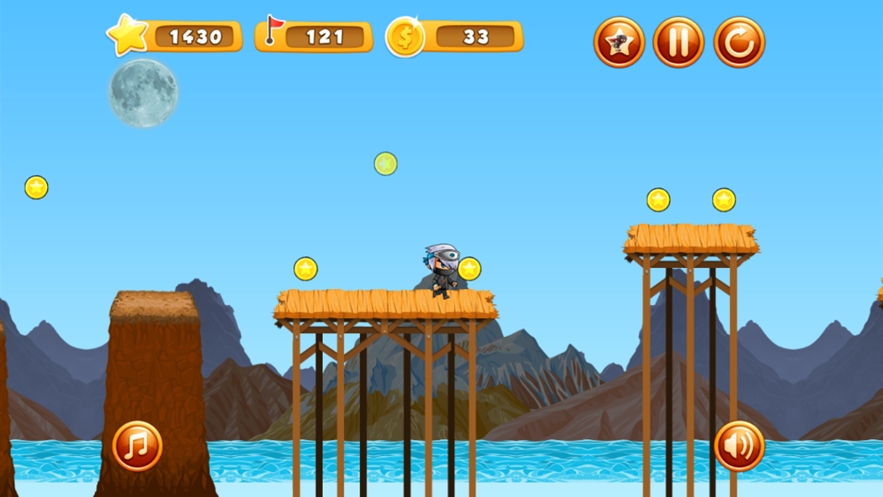The image size is (883, 497).
Task: Open the ninja star character button
Action: [618, 42]
